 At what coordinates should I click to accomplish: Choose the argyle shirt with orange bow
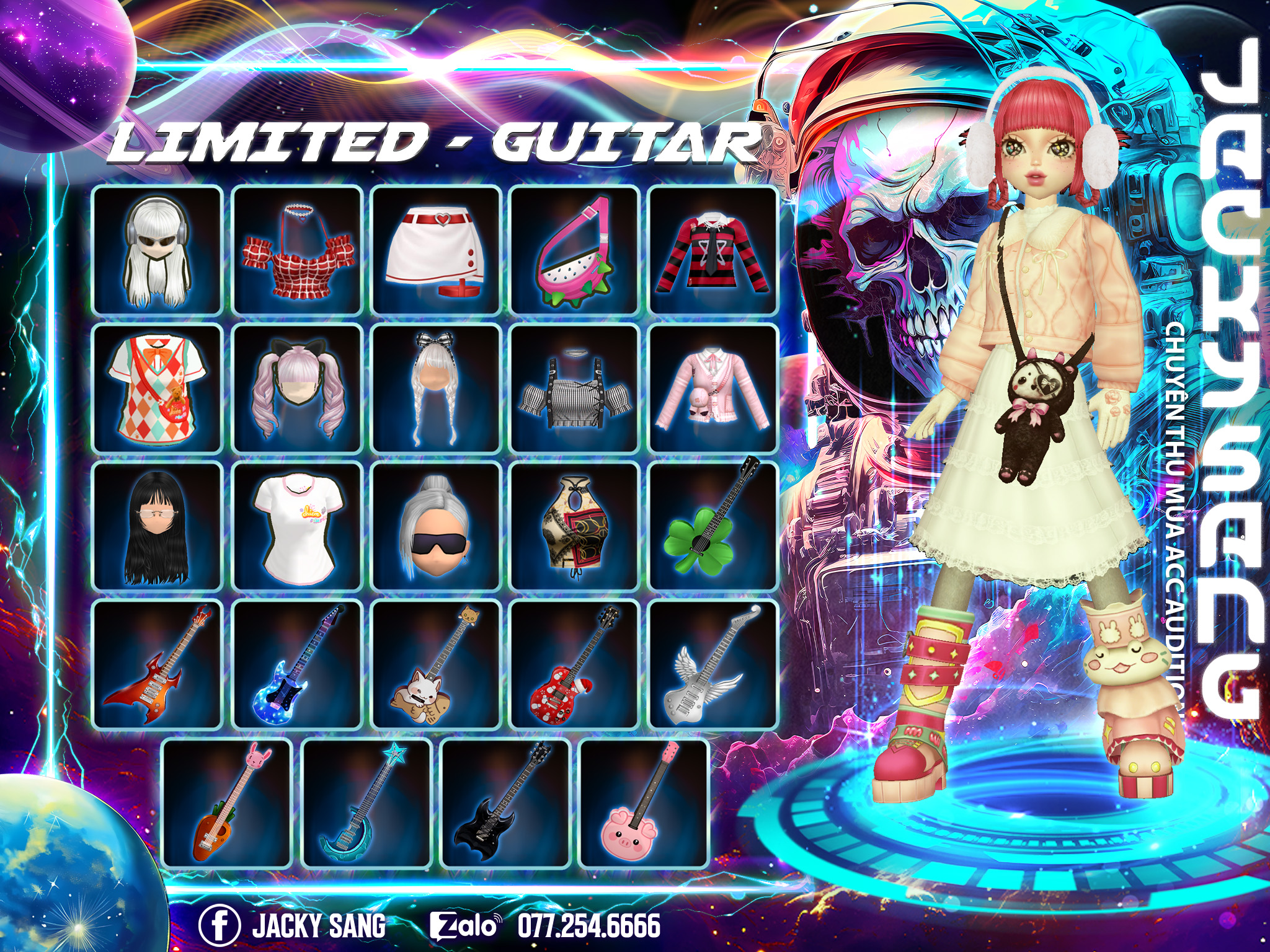158,389
